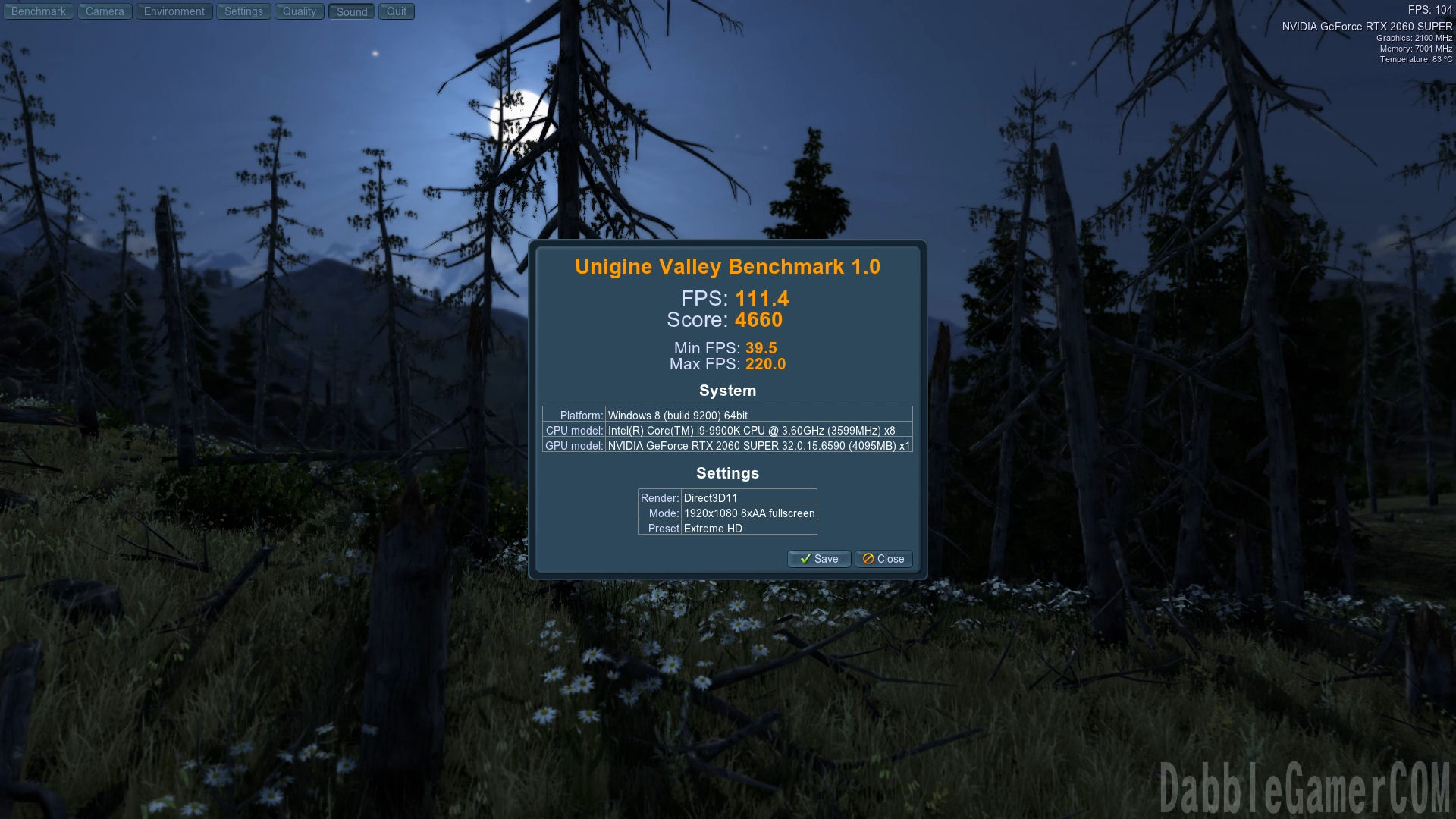The width and height of the screenshot is (1456, 819).
Task: Click the Benchmark menu button
Action: (x=39, y=11)
